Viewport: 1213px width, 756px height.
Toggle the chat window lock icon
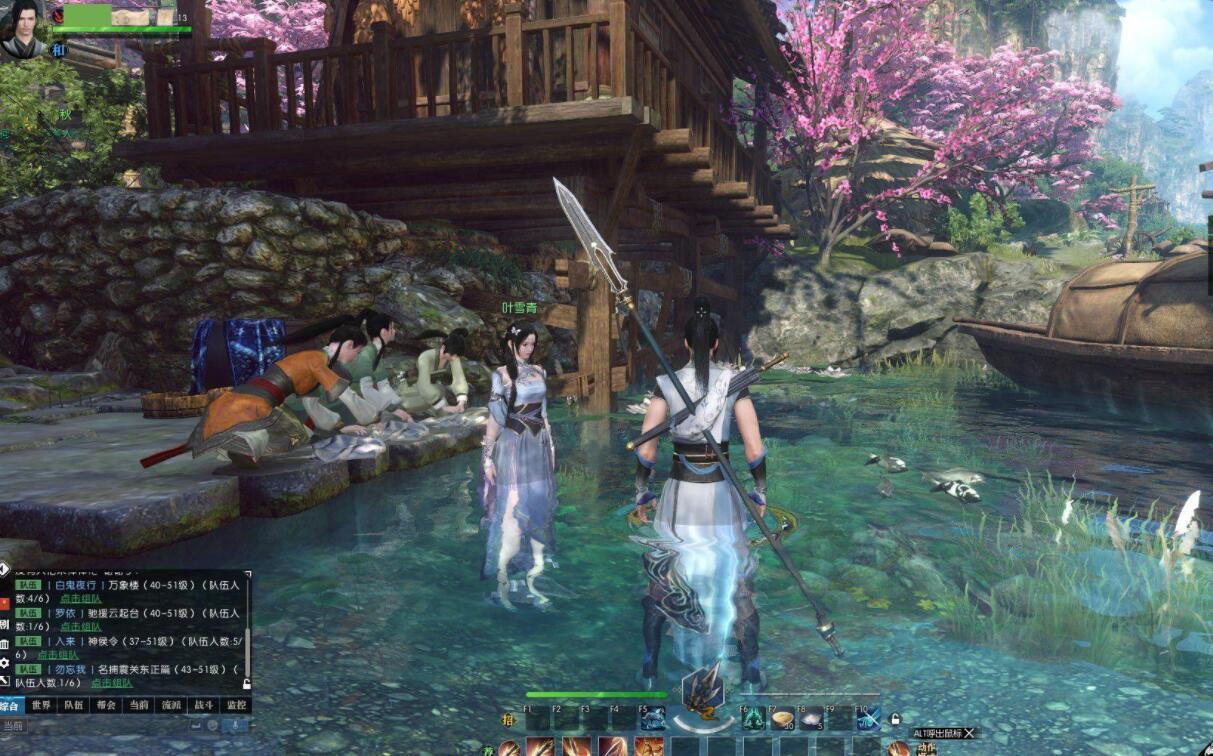pyautogui.click(x=246, y=684)
